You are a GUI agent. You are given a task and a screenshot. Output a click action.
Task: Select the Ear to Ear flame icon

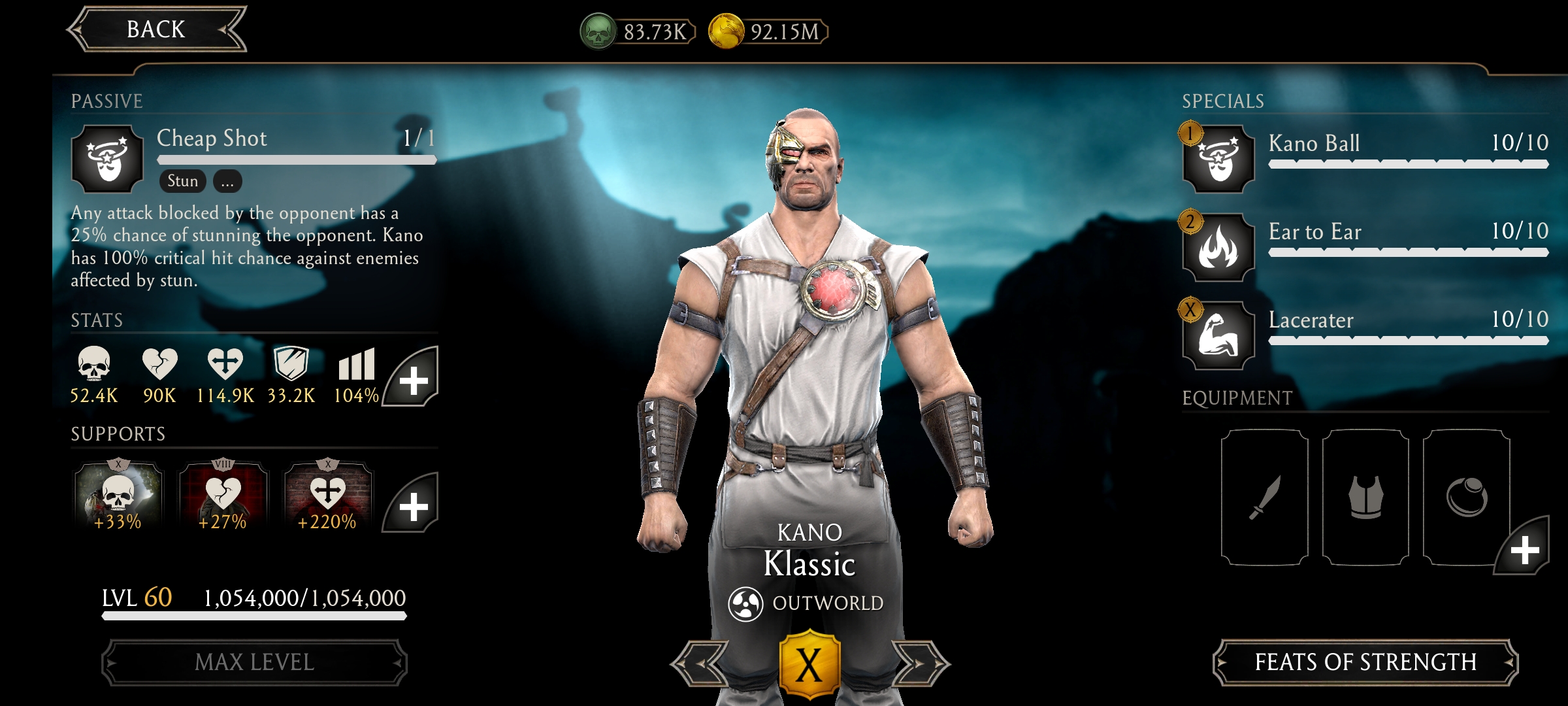pyautogui.click(x=1219, y=248)
